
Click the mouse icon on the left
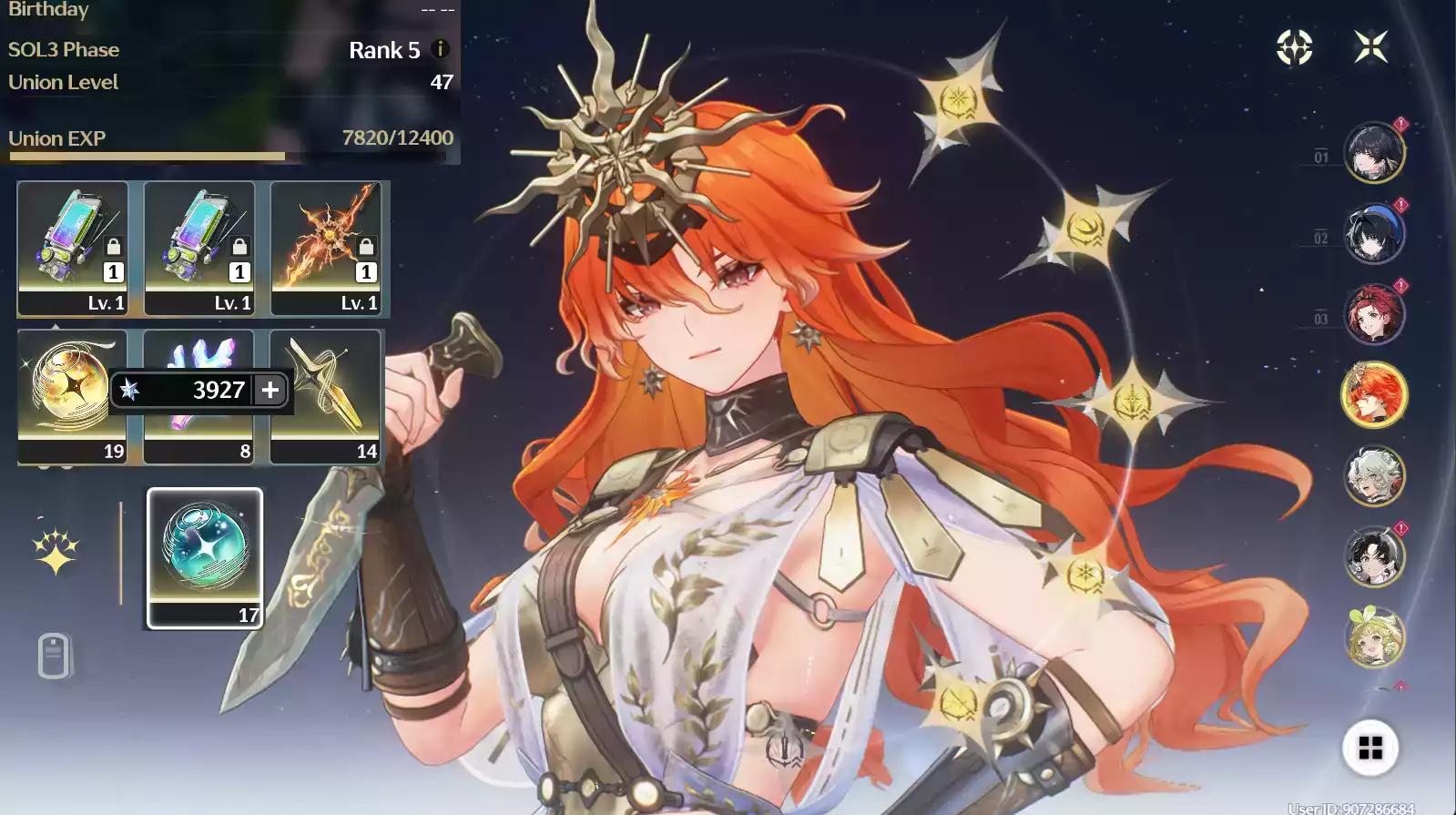54,655
